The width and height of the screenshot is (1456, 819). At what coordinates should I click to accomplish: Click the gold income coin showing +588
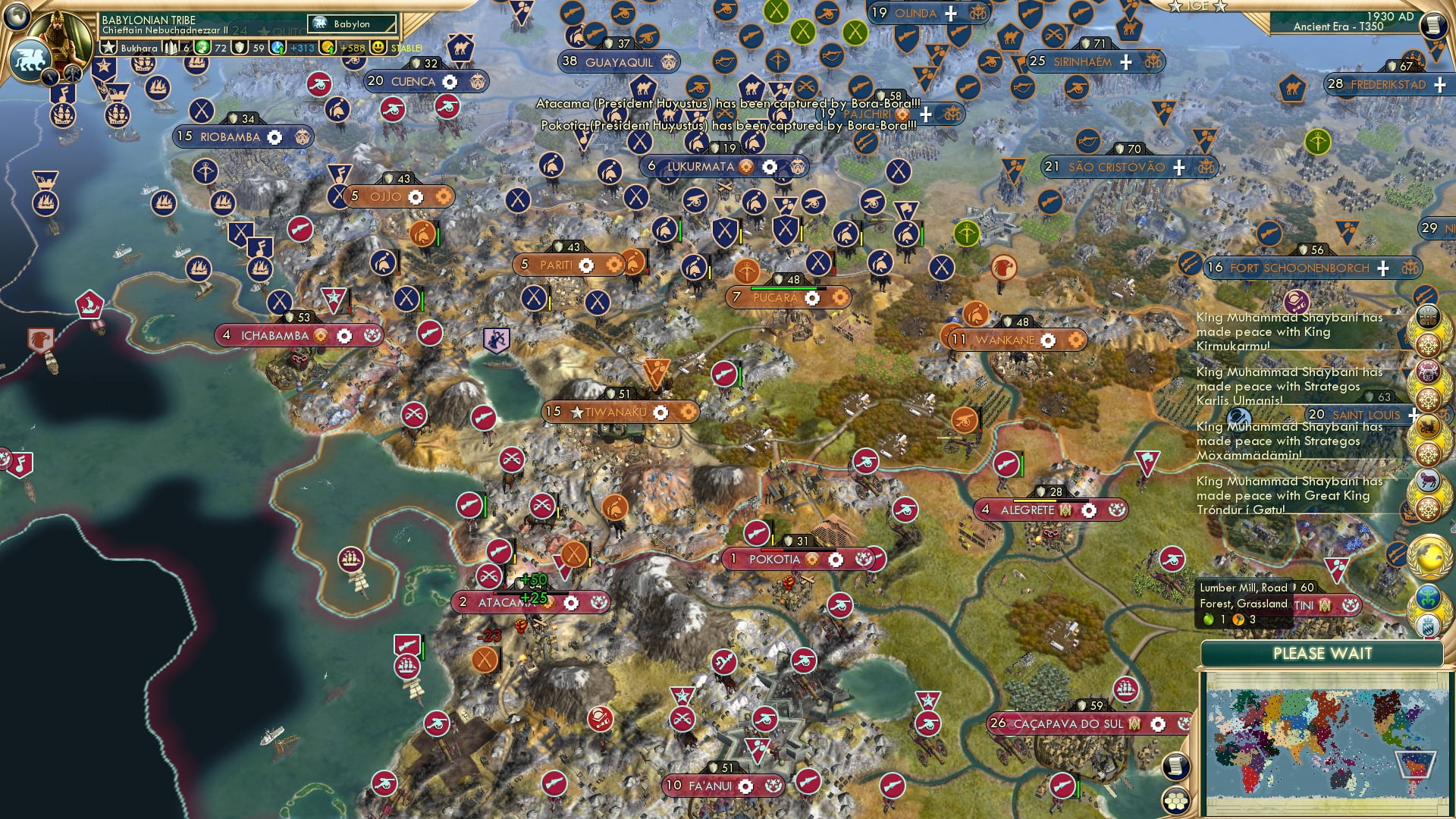click(x=327, y=47)
